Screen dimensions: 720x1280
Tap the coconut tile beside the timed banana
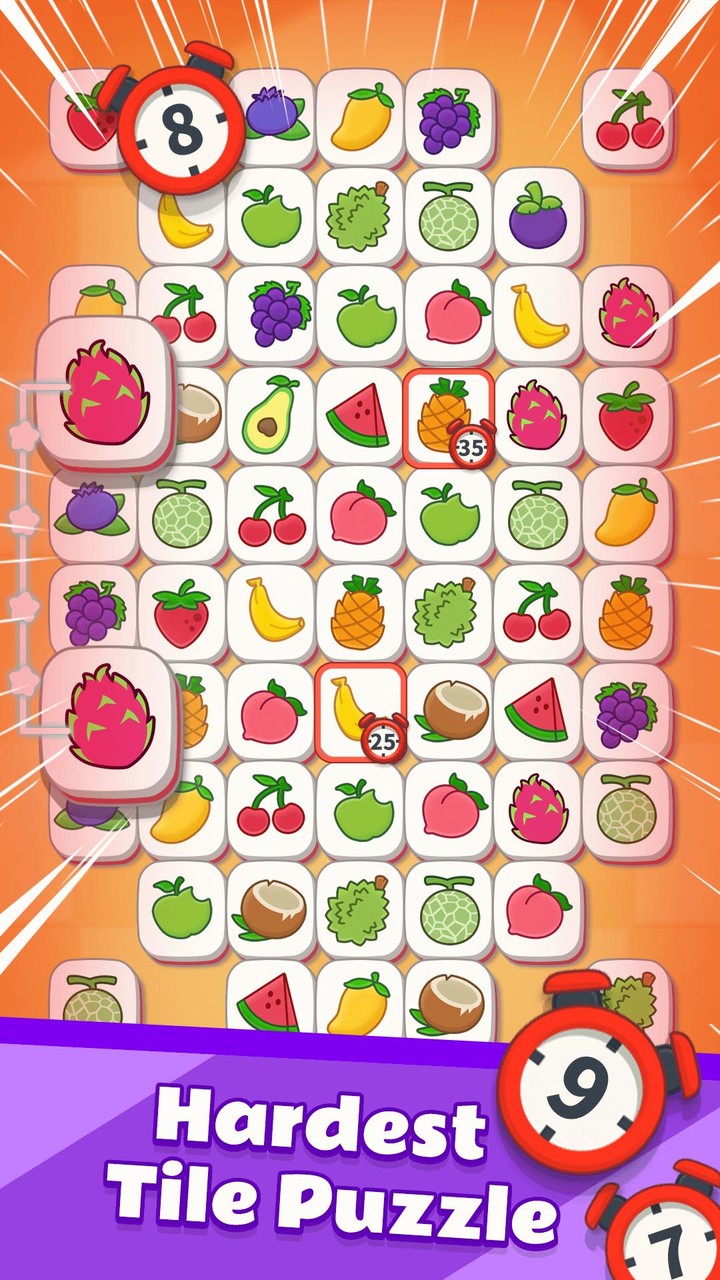tap(449, 711)
